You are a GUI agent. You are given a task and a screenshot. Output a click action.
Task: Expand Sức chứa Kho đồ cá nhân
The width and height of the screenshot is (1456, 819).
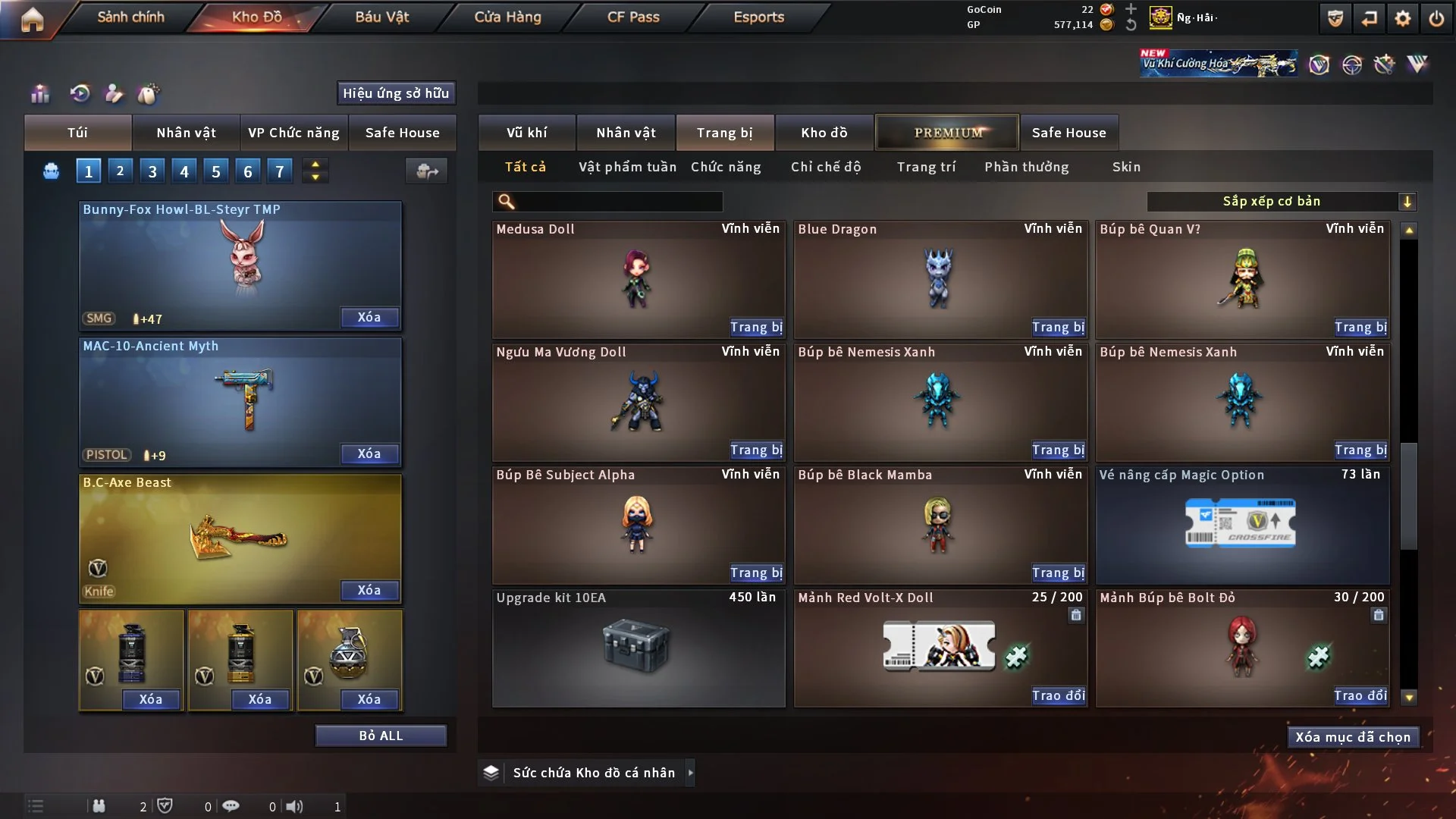point(690,773)
